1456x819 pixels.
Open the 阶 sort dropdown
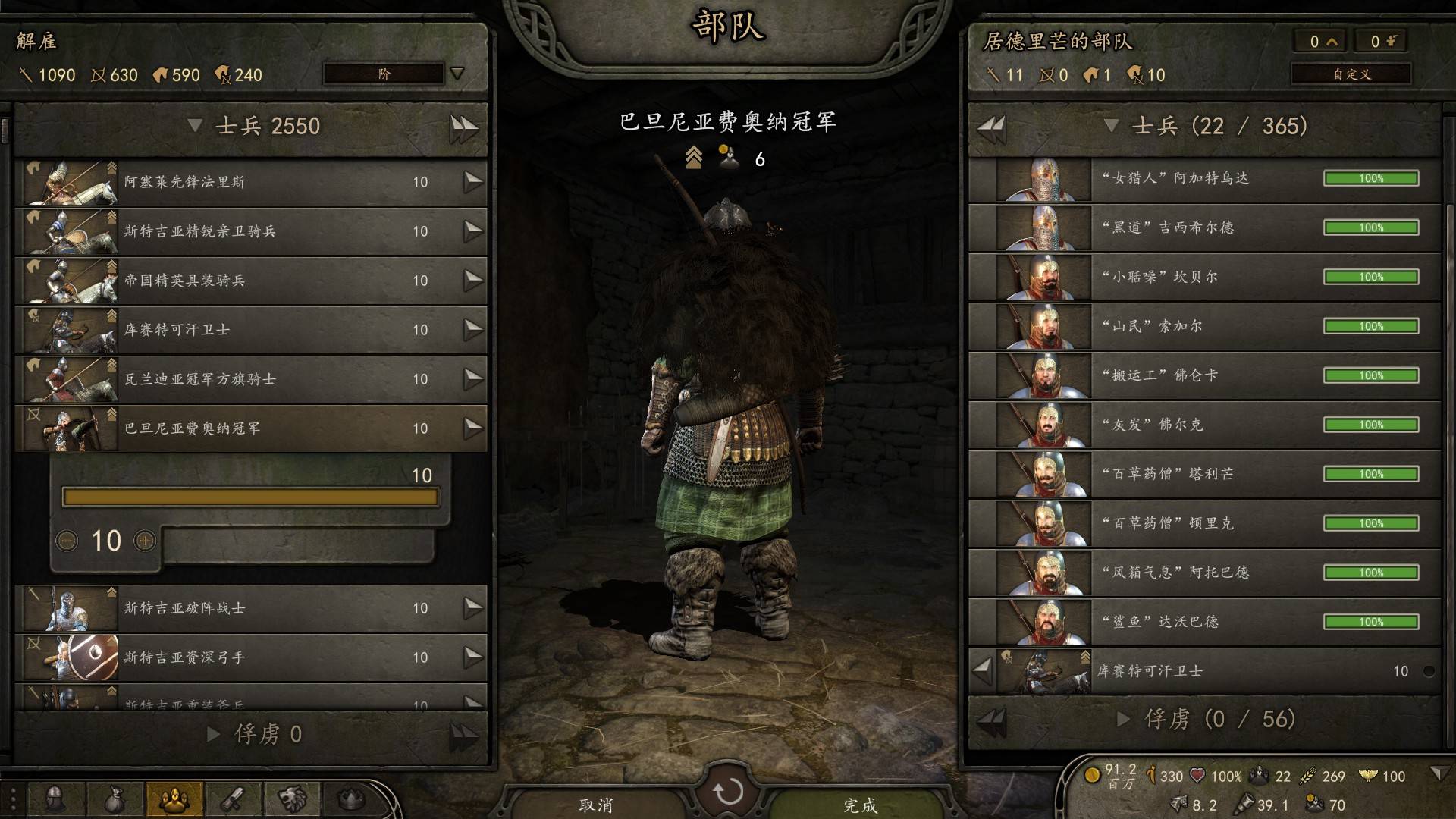coord(394,74)
